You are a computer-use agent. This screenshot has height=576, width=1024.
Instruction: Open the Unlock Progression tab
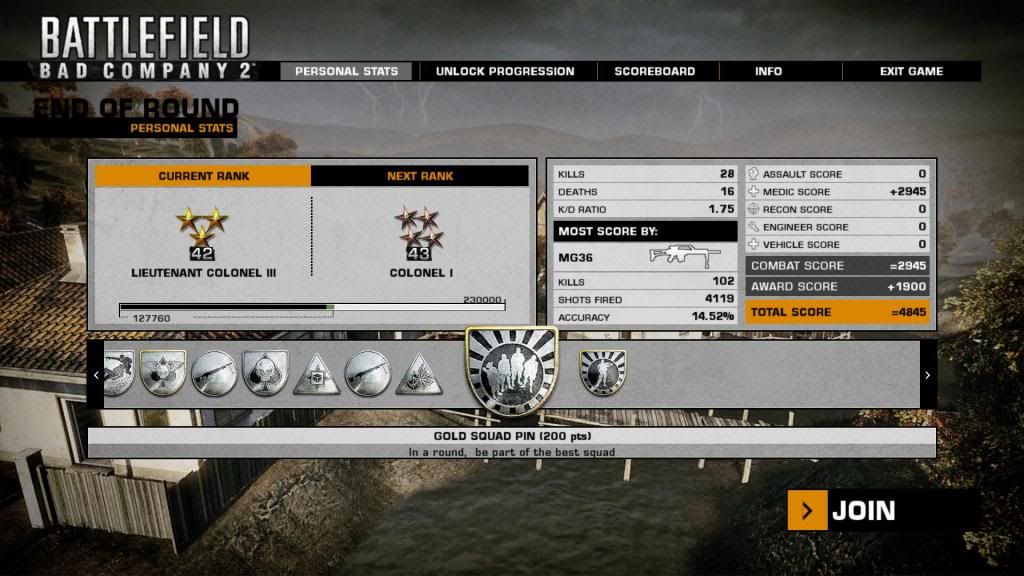[504, 71]
